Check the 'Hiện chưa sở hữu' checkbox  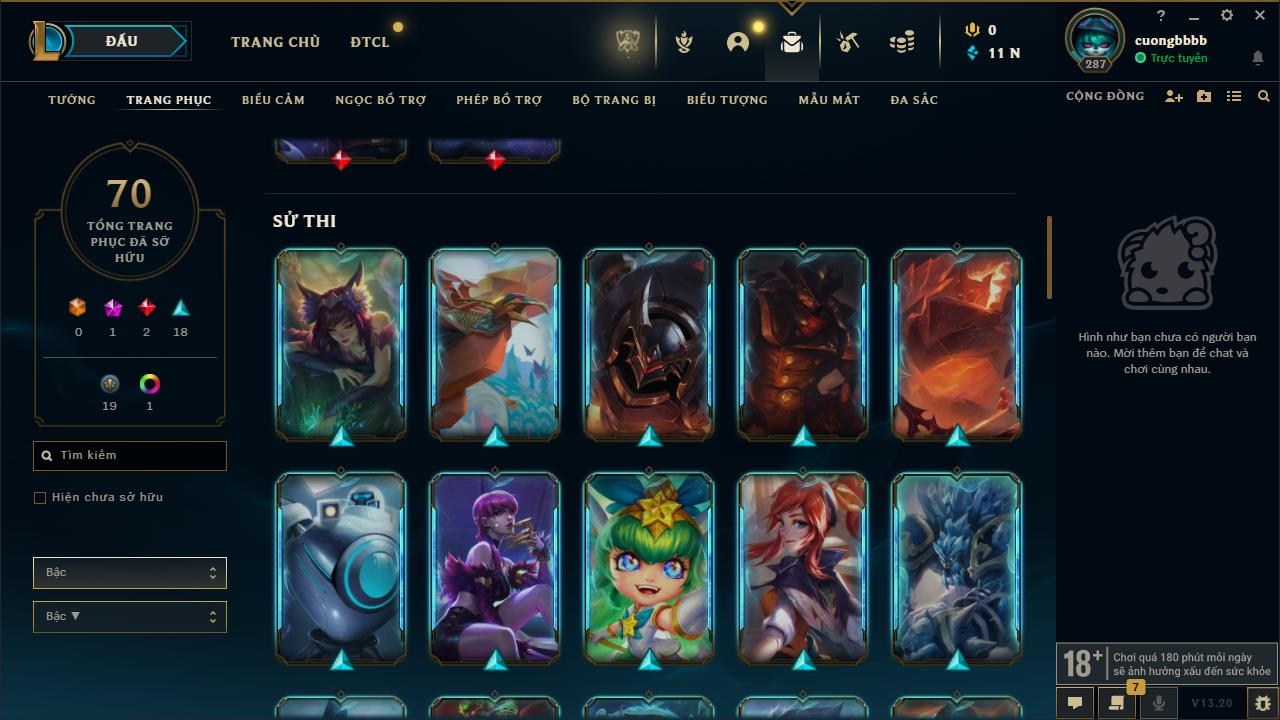click(39, 497)
